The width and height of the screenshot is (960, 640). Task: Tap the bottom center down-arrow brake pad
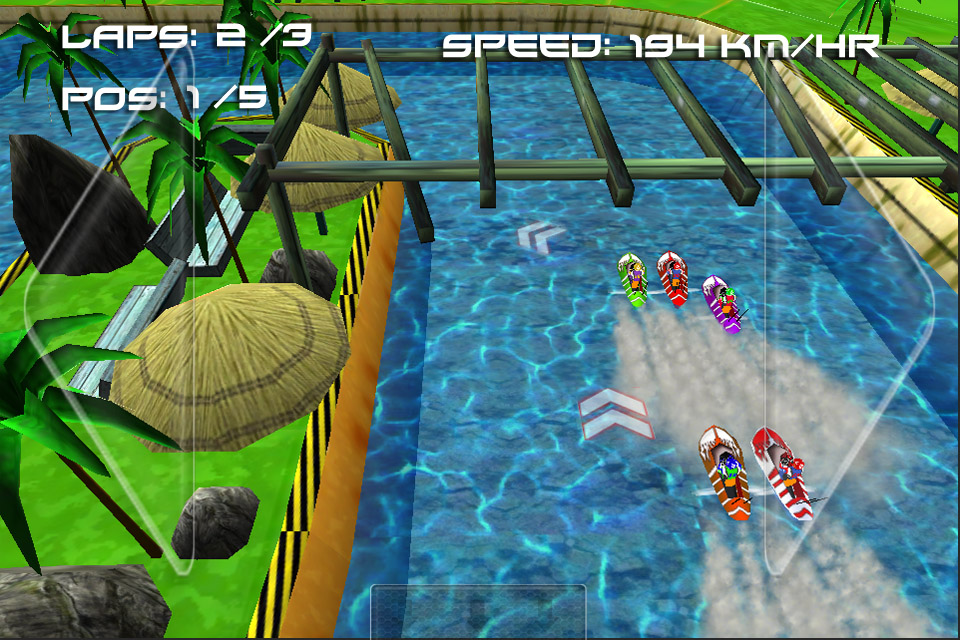478,611
